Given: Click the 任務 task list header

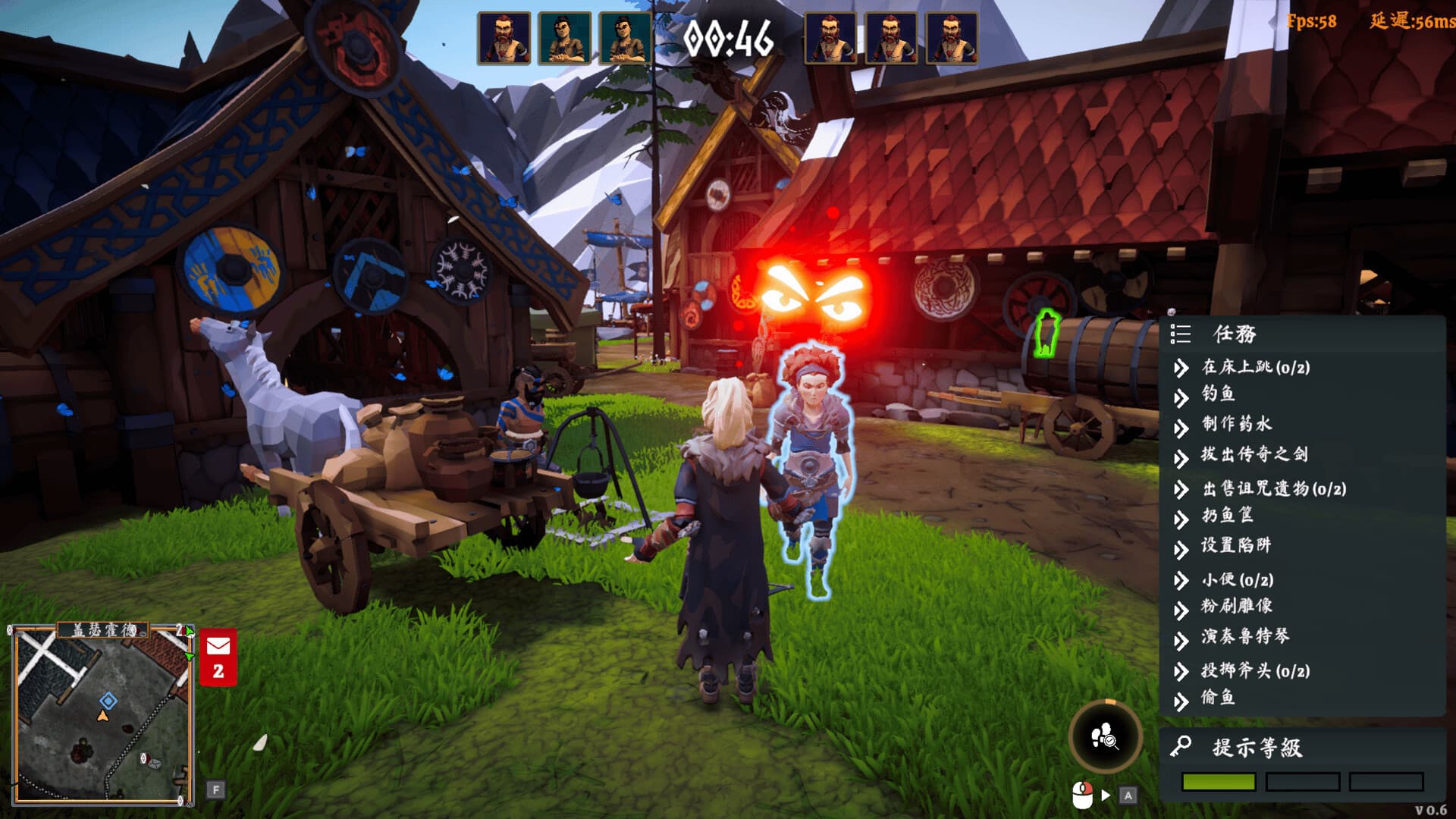Looking at the screenshot, I should (1234, 334).
